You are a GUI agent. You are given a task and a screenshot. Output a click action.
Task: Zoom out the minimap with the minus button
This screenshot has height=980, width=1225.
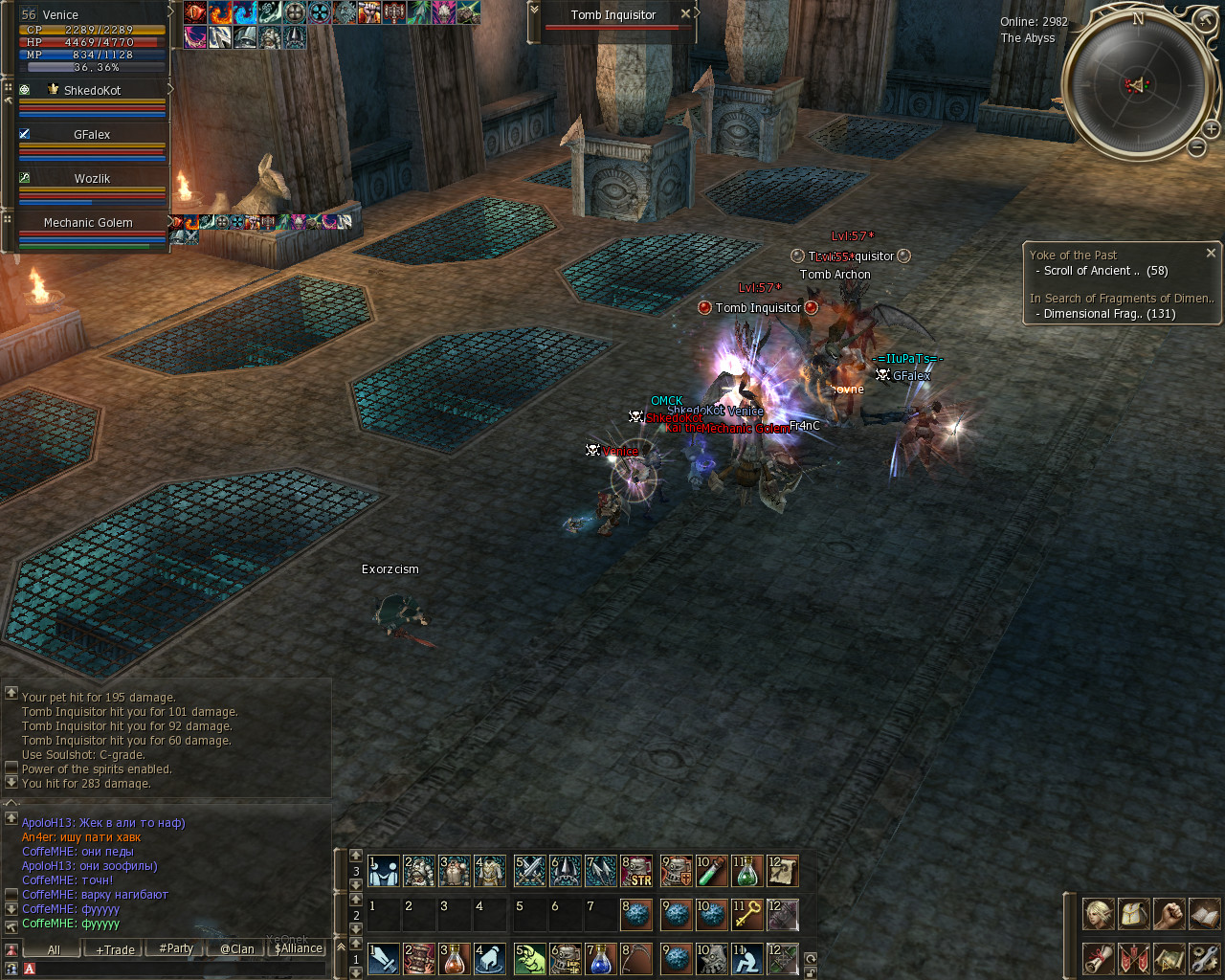coord(1196,147)
